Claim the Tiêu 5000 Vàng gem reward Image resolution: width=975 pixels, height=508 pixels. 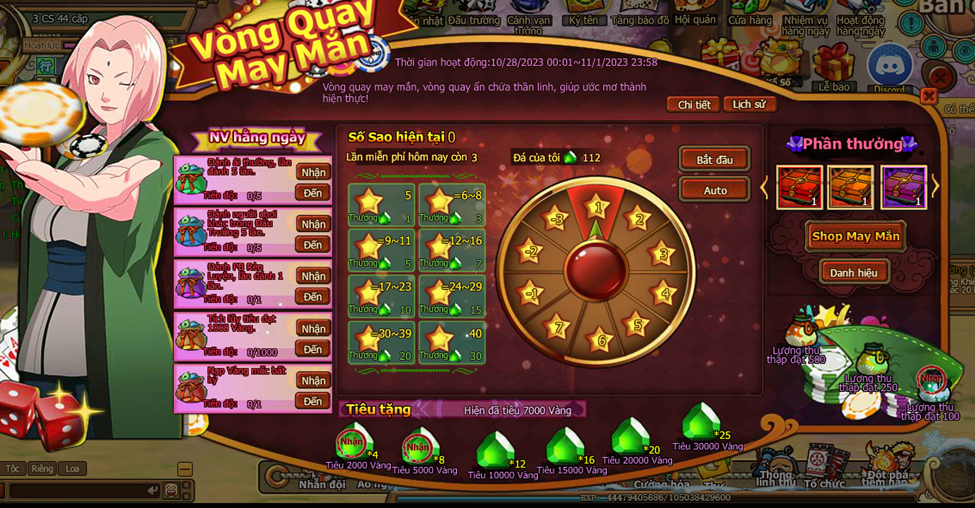(x=421, y=448)
